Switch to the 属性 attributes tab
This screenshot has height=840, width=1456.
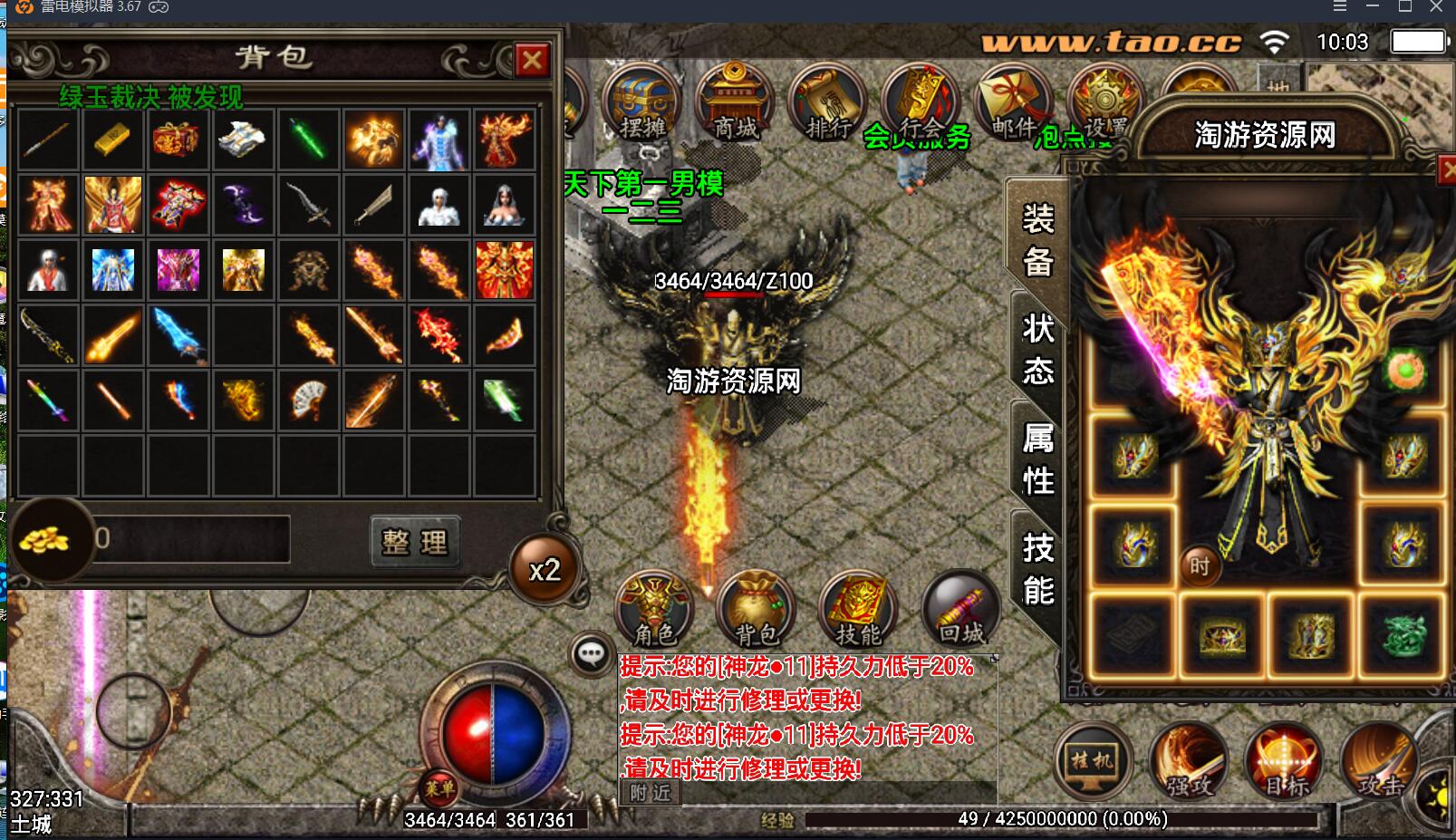[x=1037, y=459]
